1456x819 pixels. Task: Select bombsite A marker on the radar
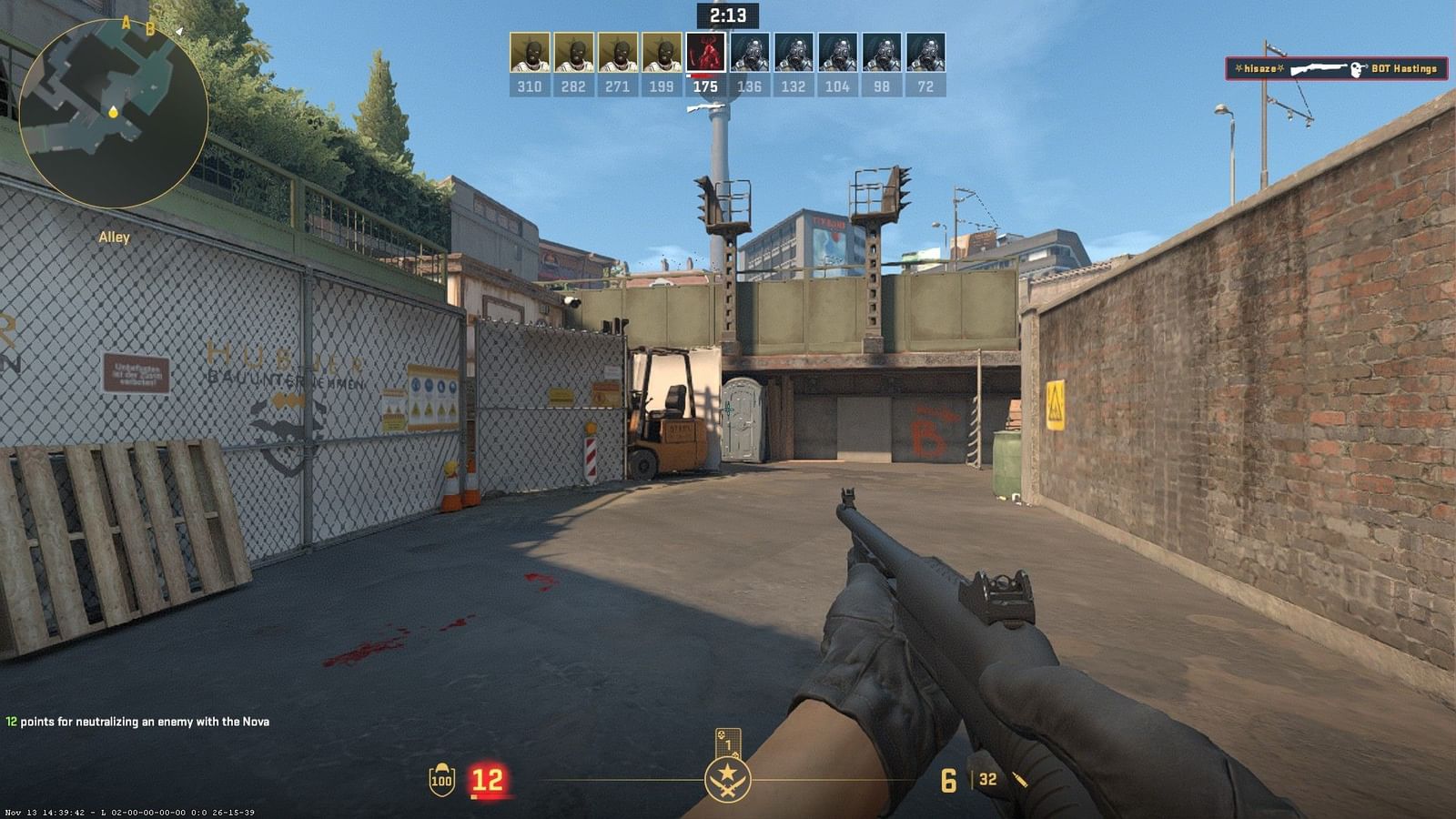(126, 23)
